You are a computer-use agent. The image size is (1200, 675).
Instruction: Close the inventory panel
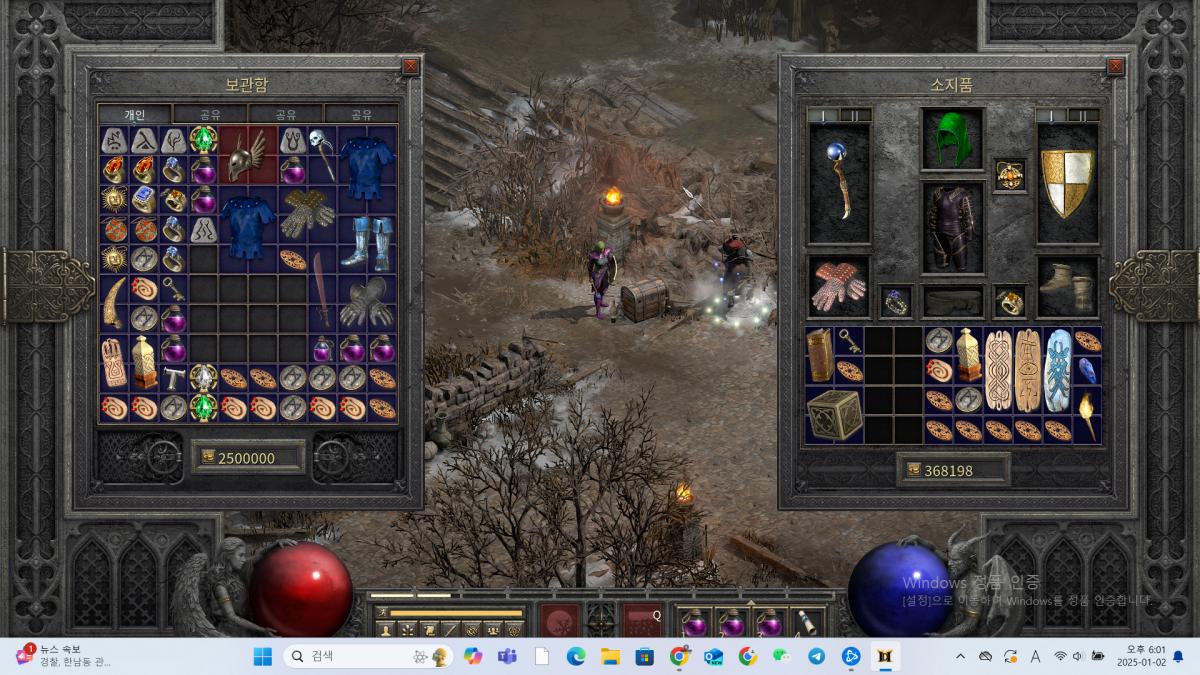tap(1115, 66)
